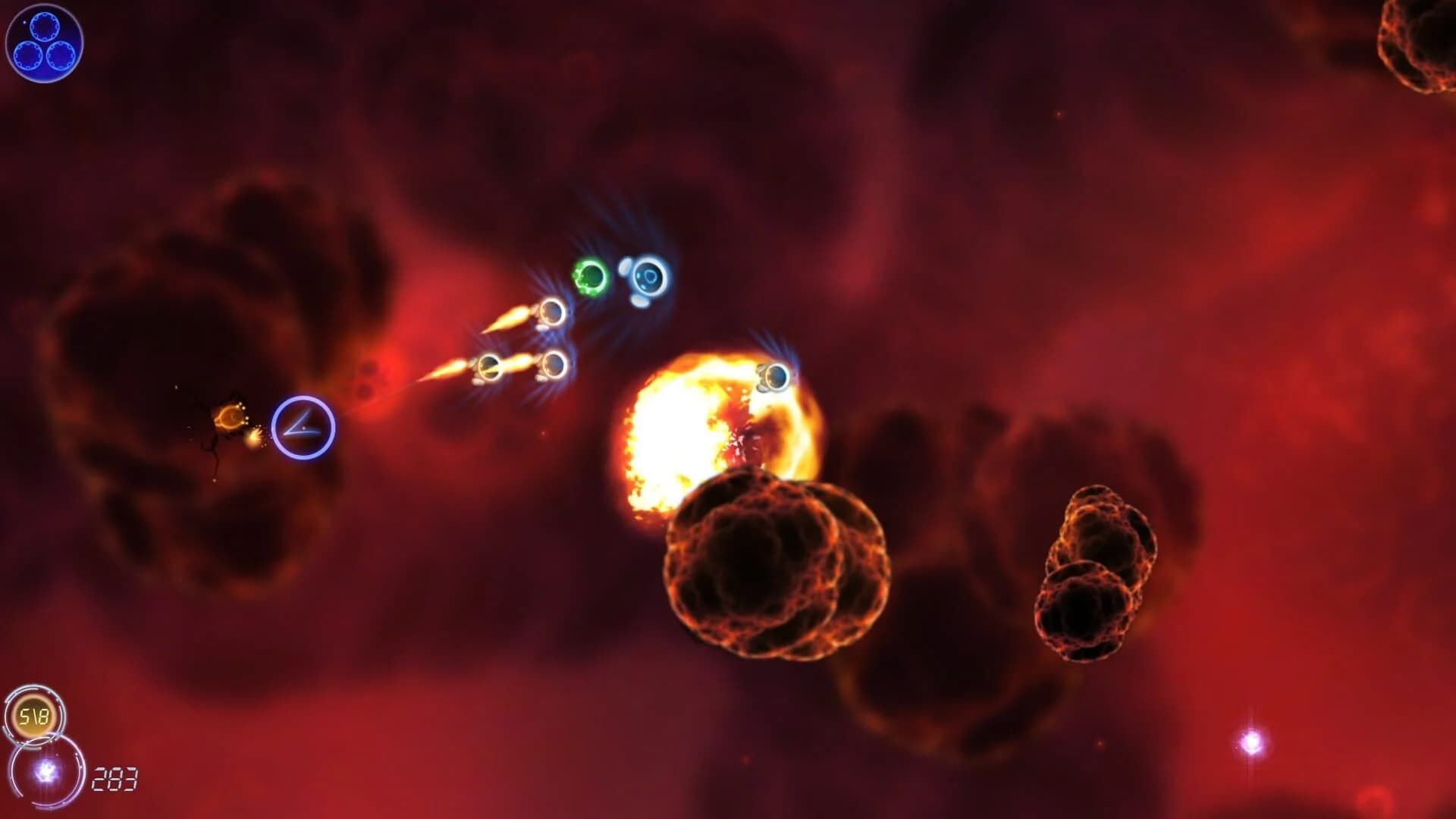Click the left missile with flame trail
The width and height of the screenshot is (1456, 819).
coord(447,369)
